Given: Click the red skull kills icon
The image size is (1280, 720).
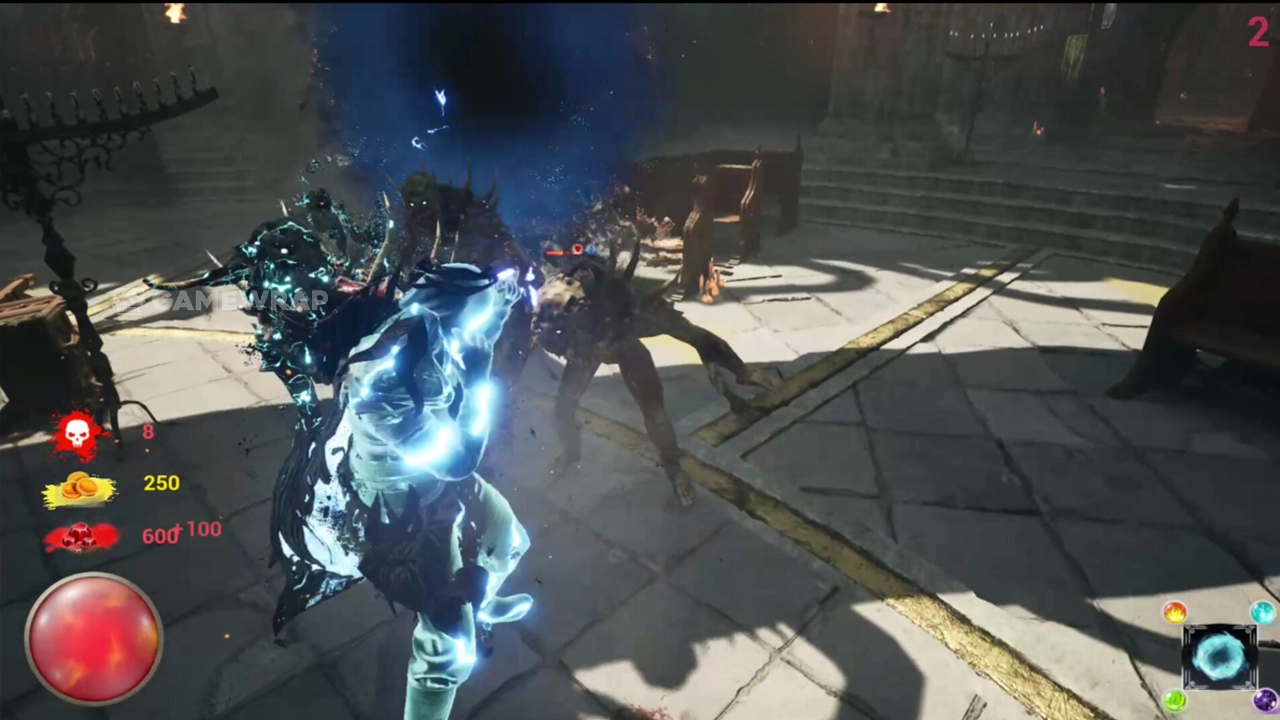Looking at the screenshot, I should 77,434.
